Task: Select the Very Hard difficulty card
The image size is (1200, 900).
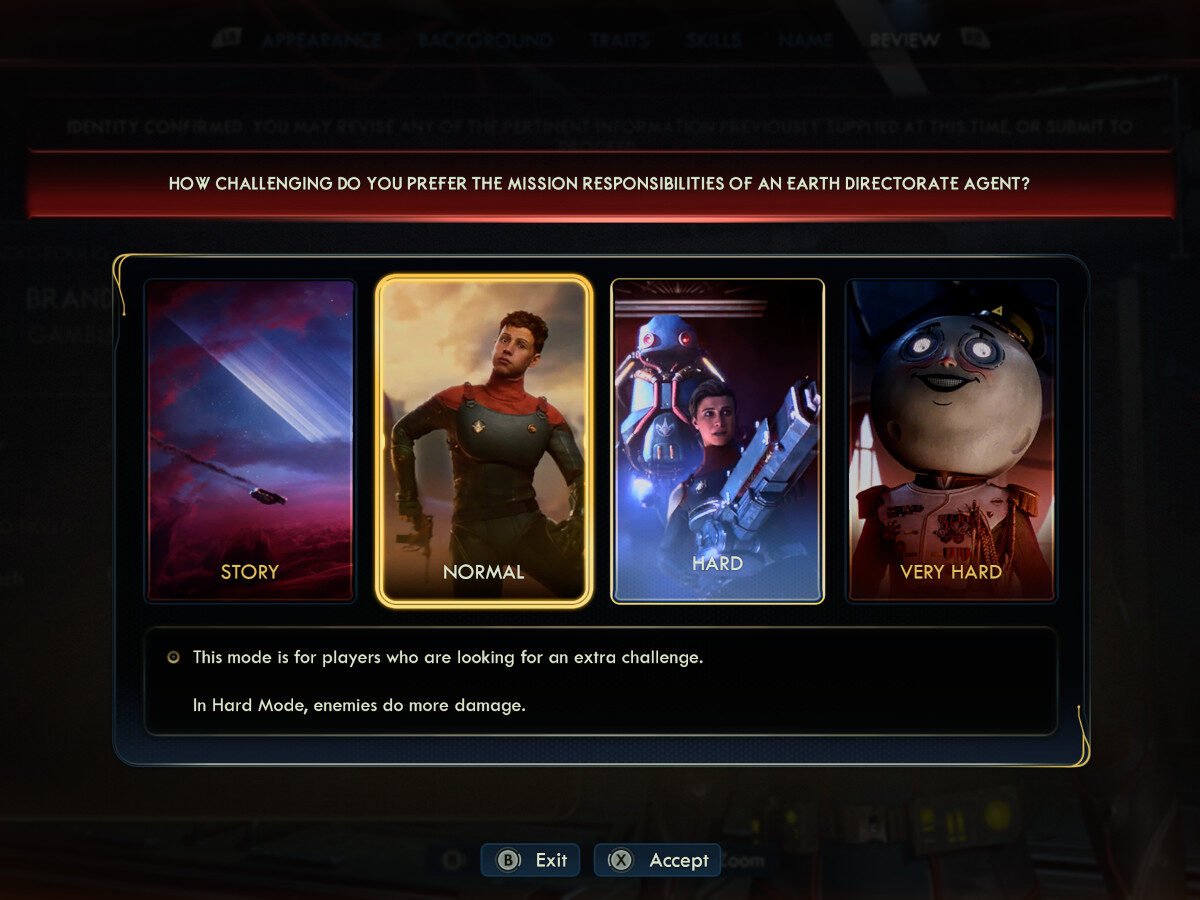Action: pos(951,440)
